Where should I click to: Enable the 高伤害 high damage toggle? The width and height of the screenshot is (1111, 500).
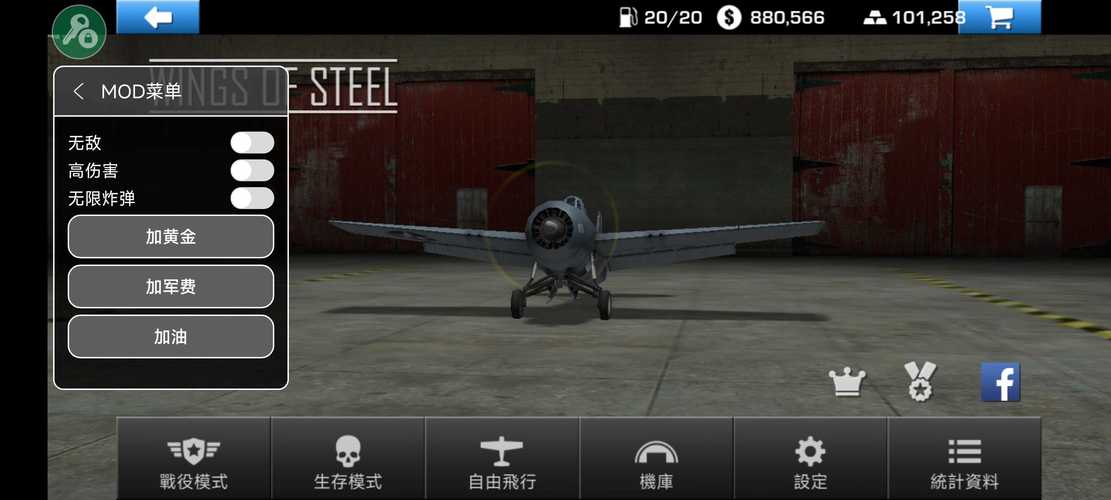tap(252, 171)
